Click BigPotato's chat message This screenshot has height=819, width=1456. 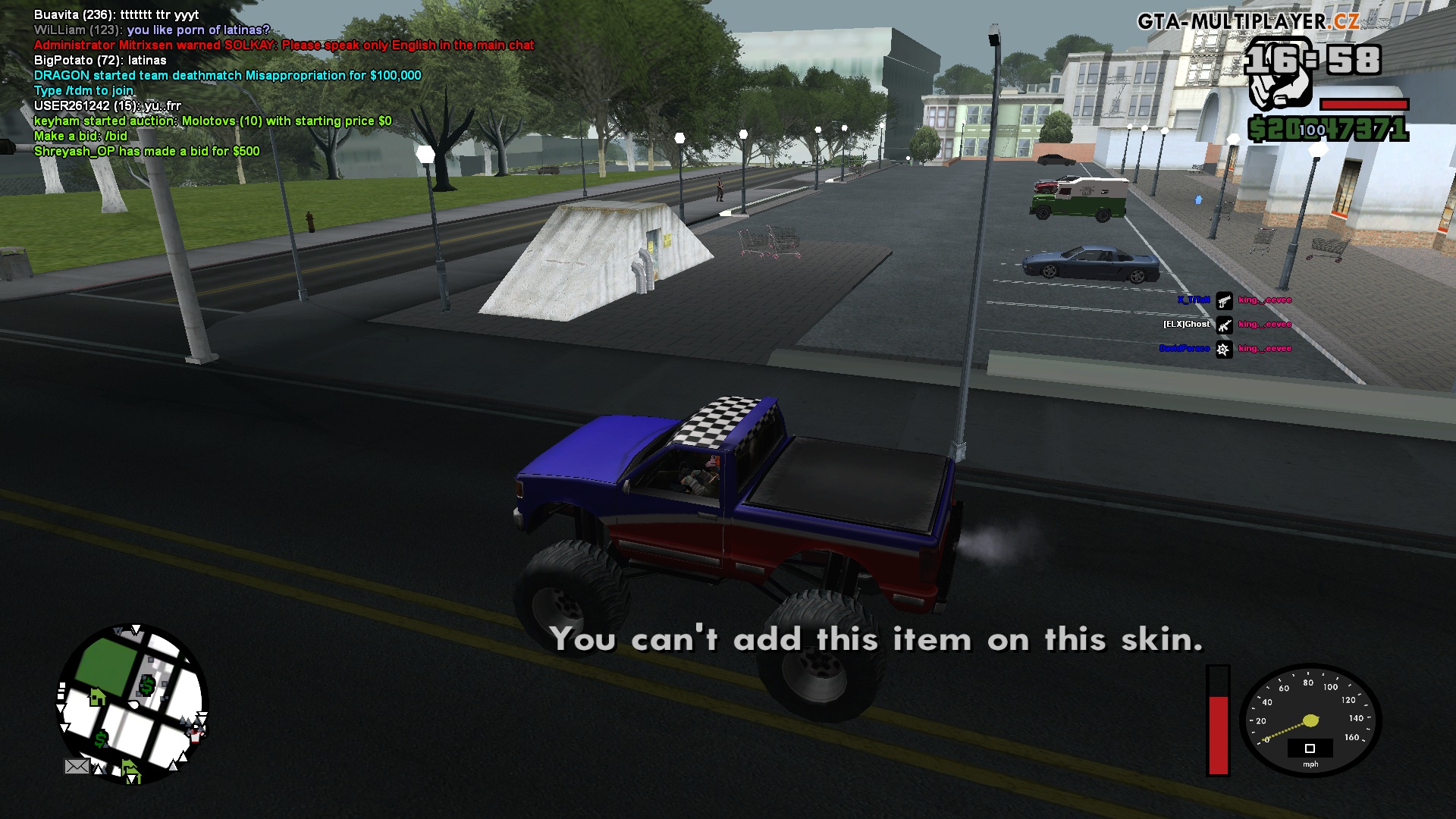[100, 60]
